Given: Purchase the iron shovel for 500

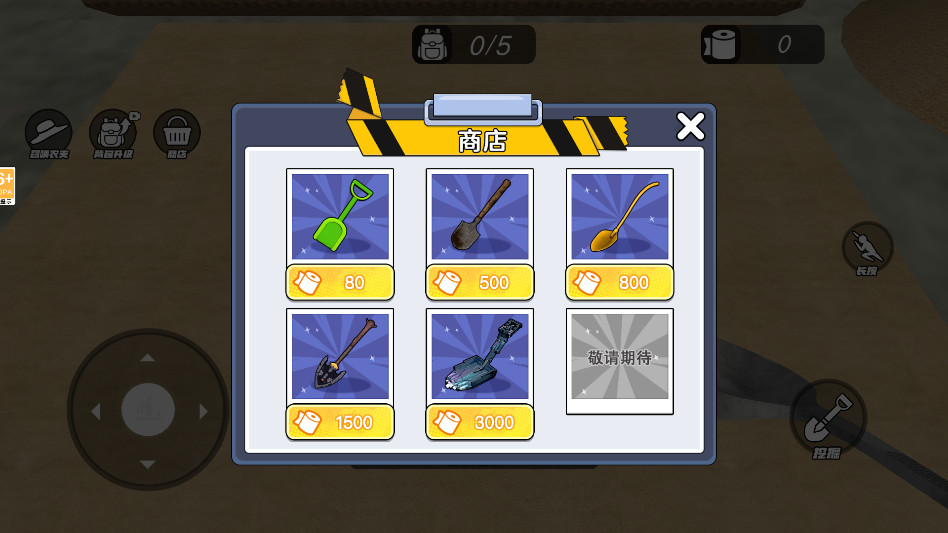Looking at the screenshot, I should point(480,282).
